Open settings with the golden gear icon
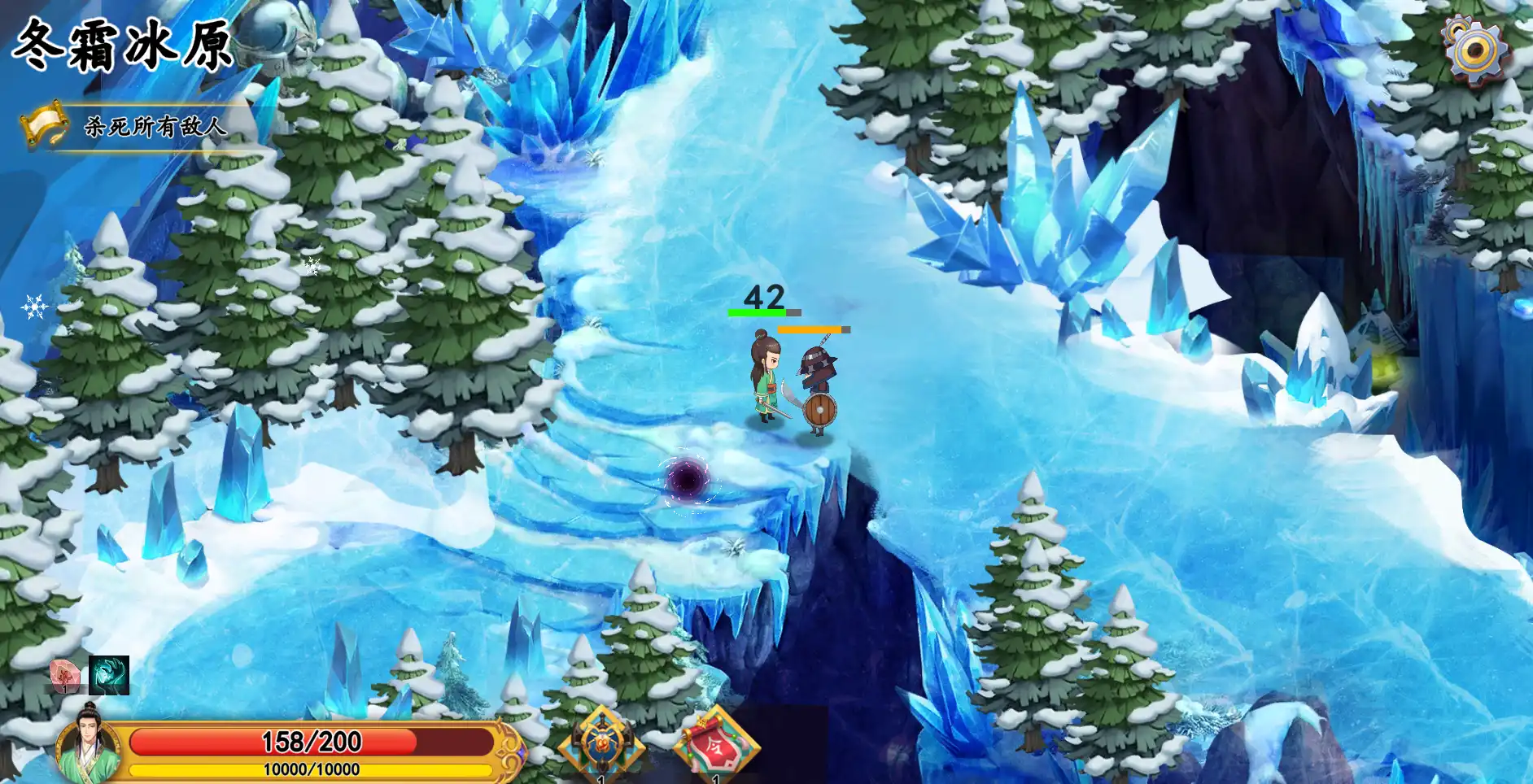The height and width of the screenshot is (784, 1533). 1476,50
